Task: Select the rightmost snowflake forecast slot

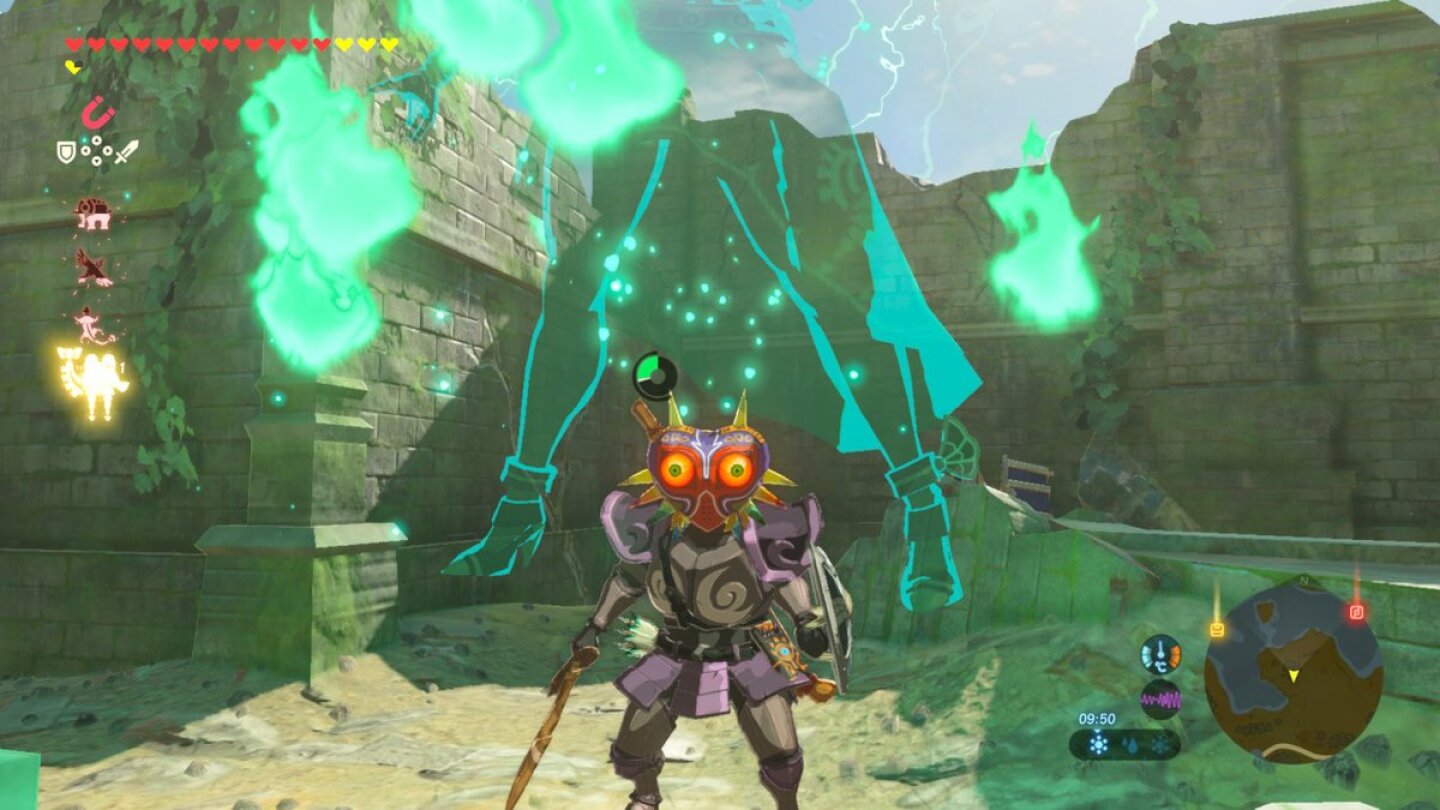Action: click(1160, 746)
